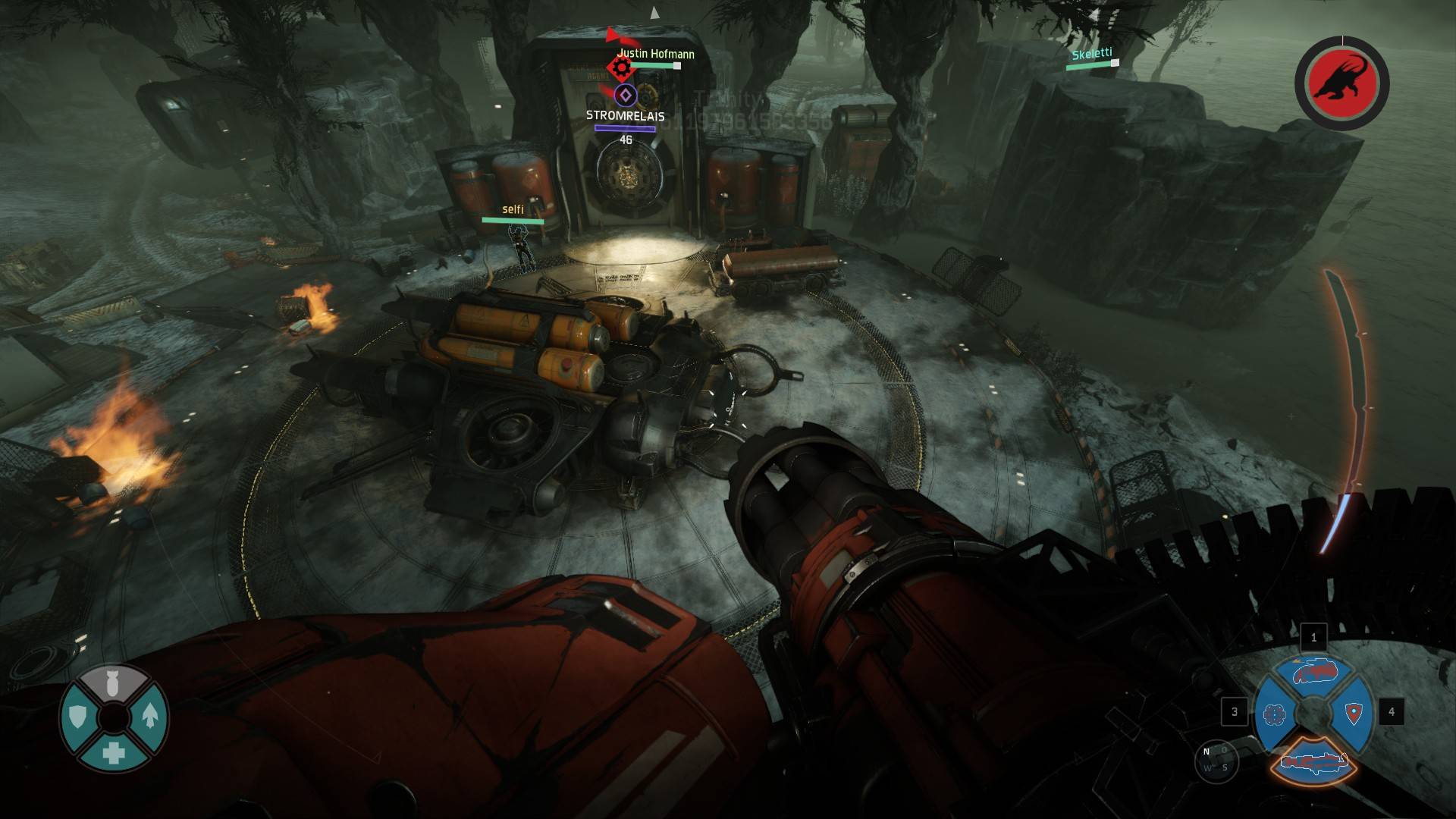Click the compass dial beside the weapon wheel

1215,758
